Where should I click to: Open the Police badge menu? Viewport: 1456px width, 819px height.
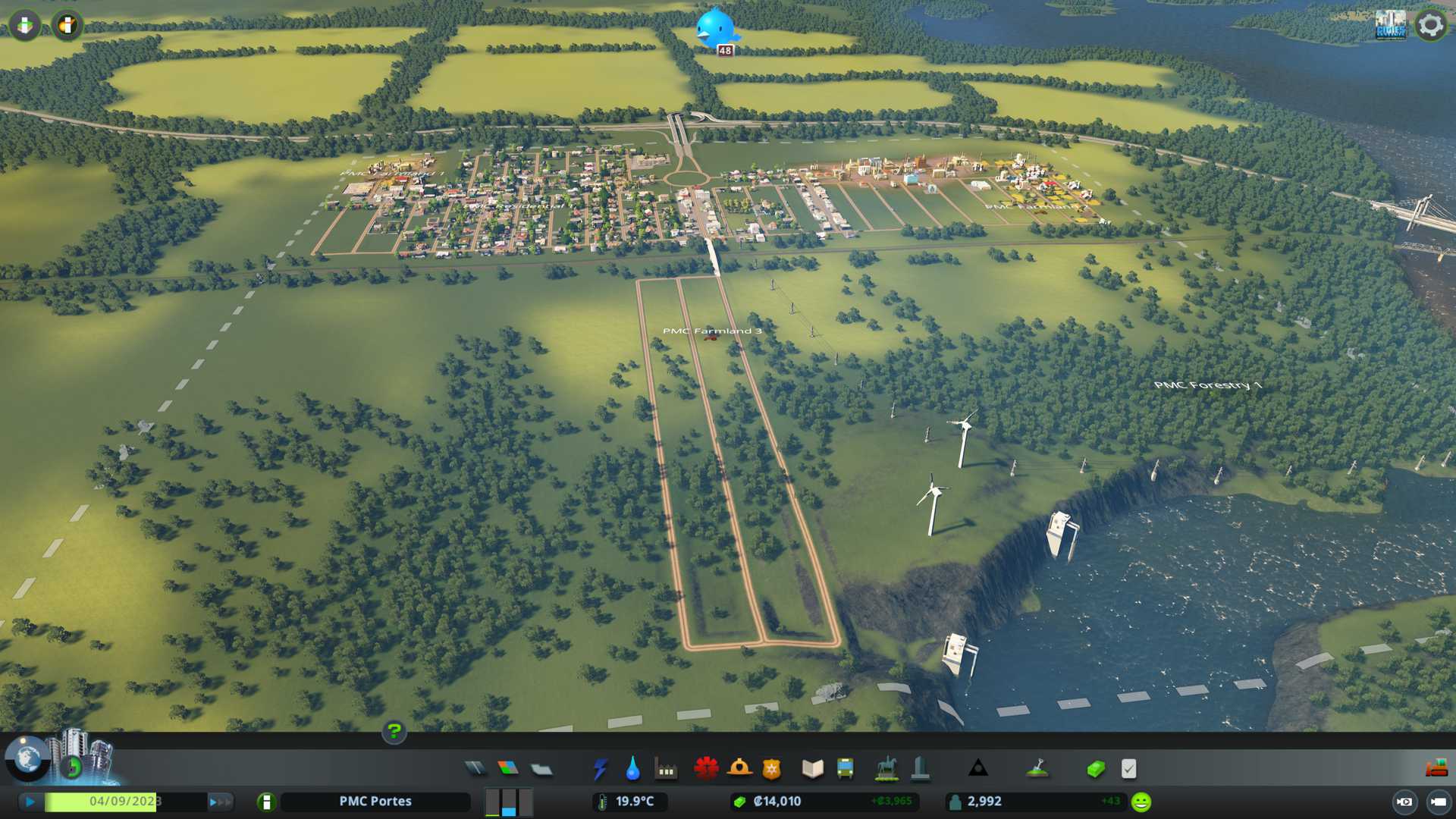point(772,769)
